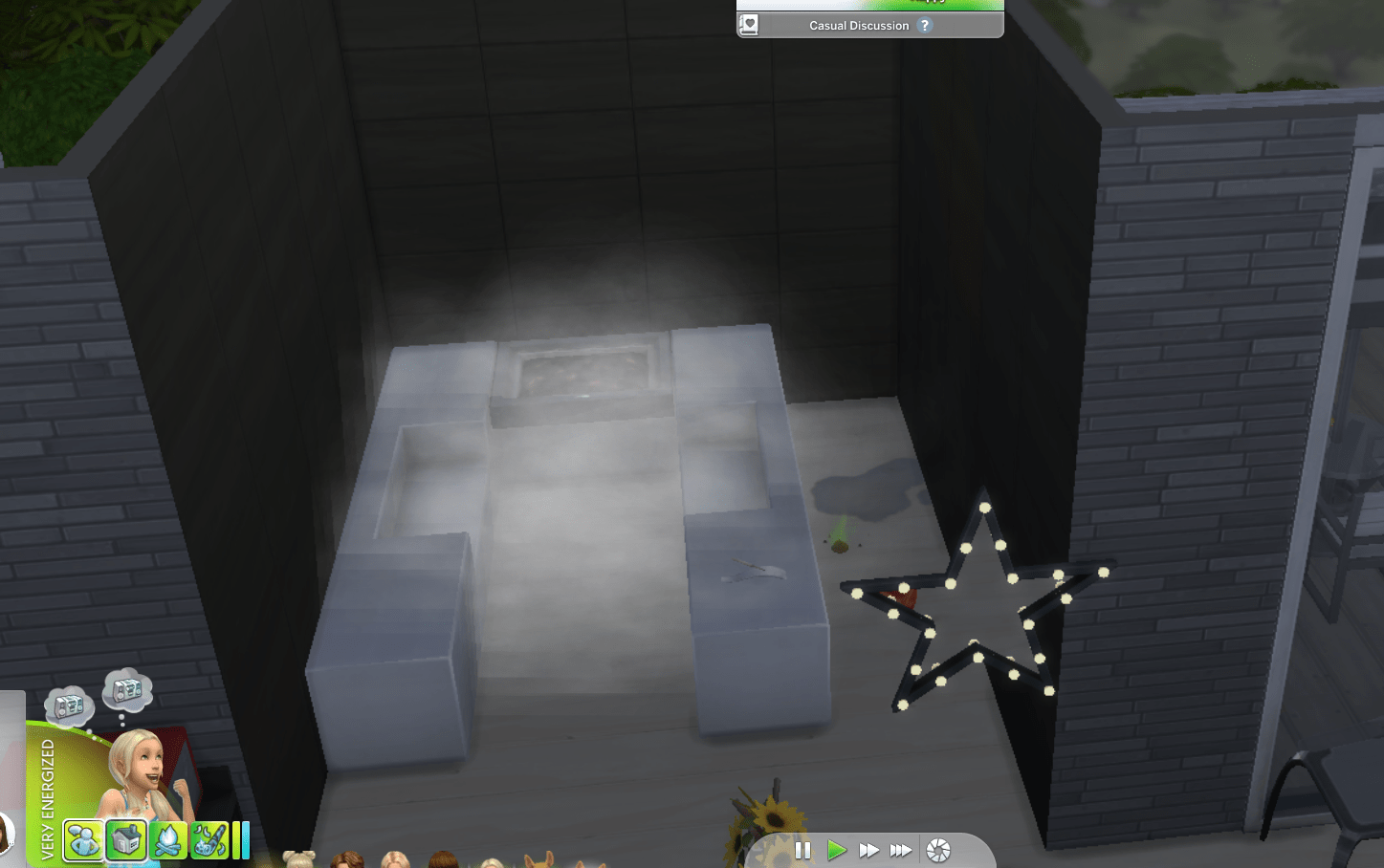Enable ultra speed simulation

[900, 850]
